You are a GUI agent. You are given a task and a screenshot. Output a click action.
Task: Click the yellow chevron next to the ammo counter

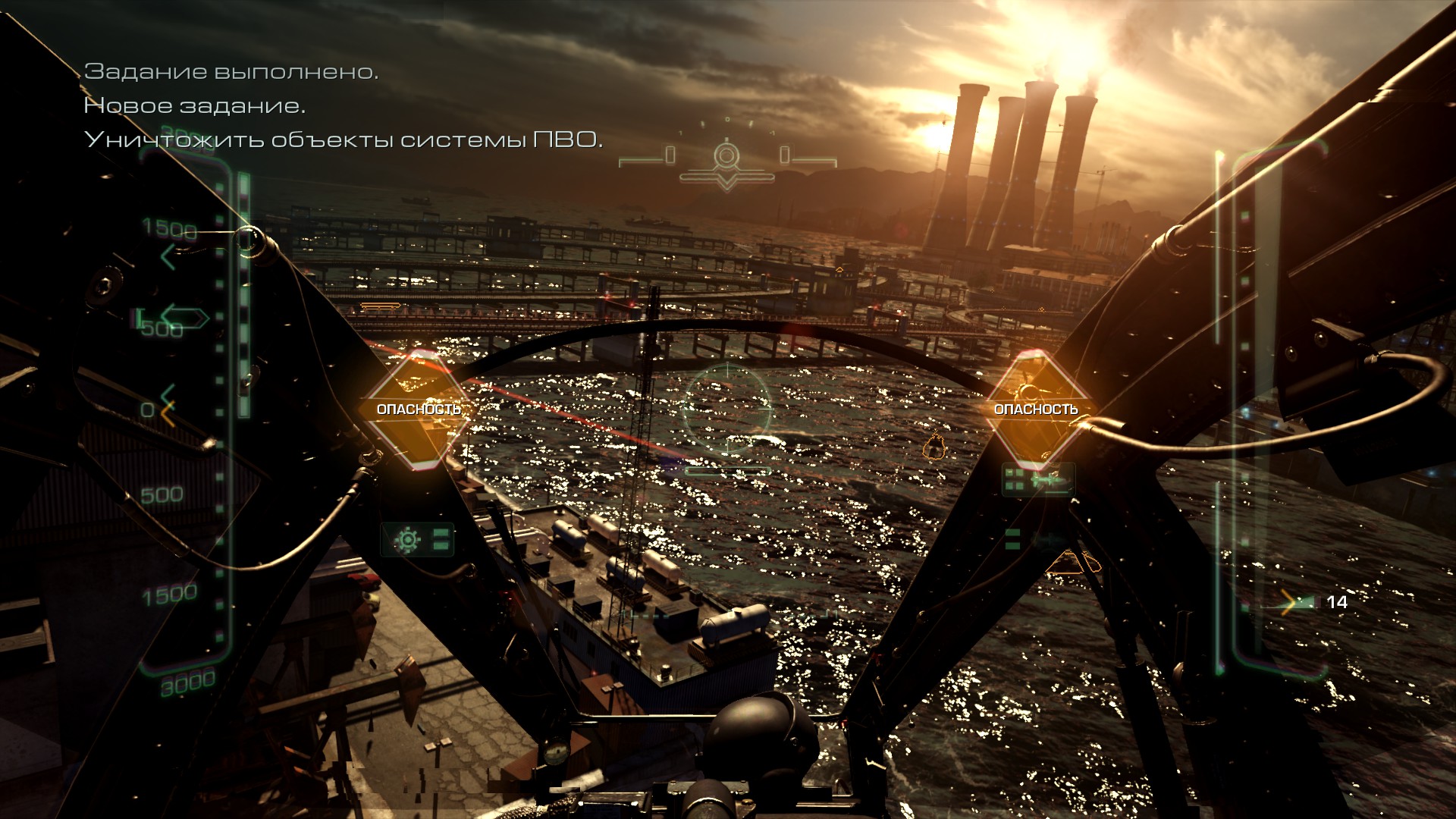(x=1289, y=604)
